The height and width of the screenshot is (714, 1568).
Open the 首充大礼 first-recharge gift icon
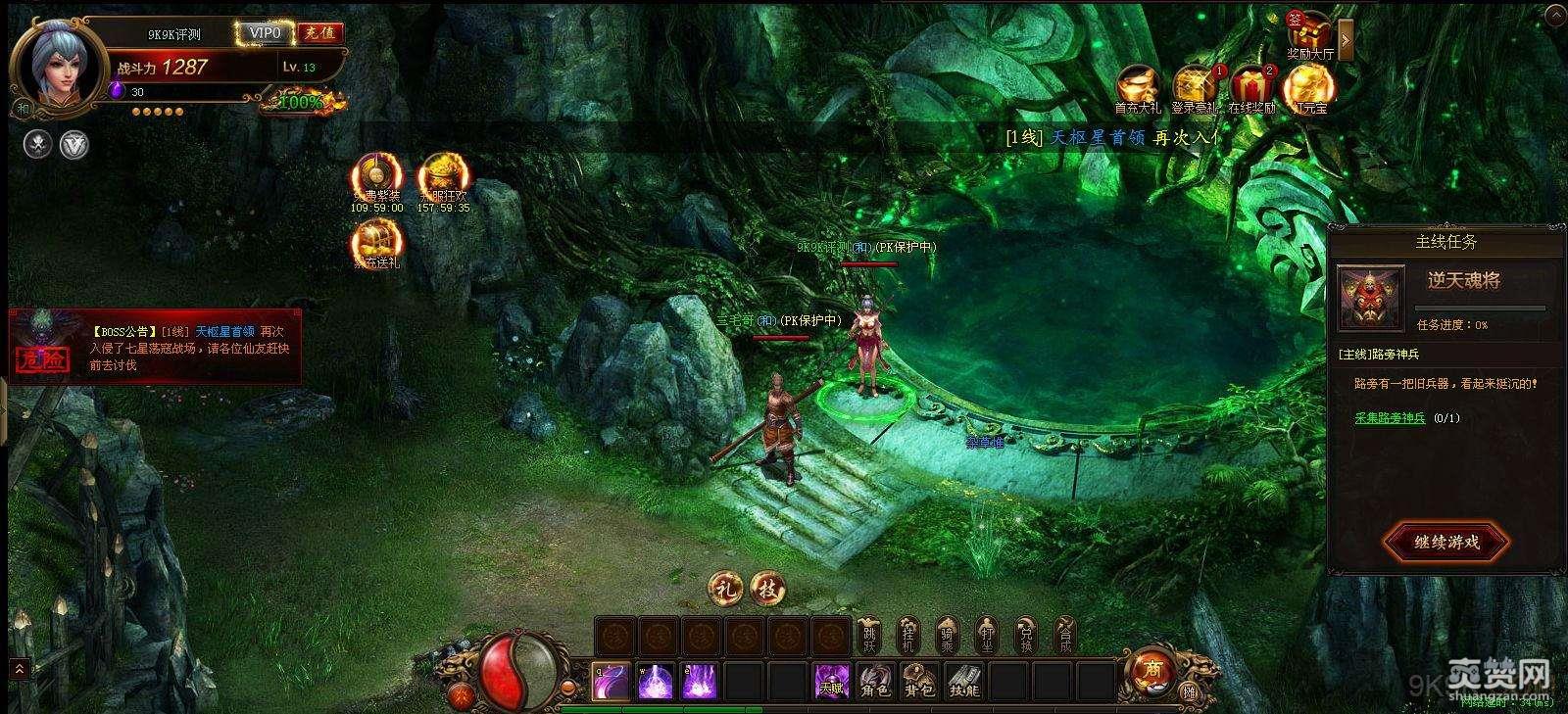[1137, 88]
